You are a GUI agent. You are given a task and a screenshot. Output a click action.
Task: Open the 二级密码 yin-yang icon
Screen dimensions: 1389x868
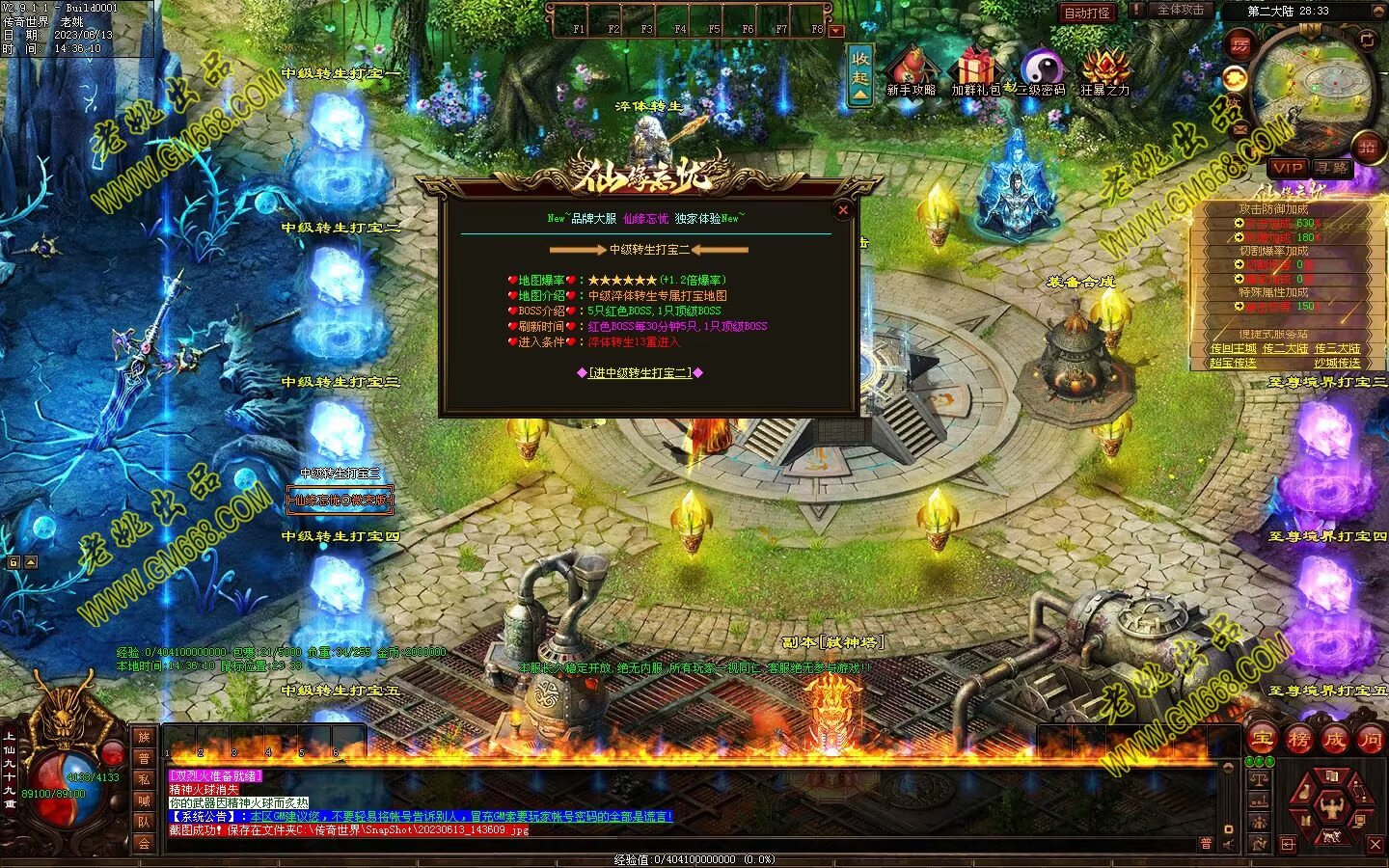(x=1041, y=72)
